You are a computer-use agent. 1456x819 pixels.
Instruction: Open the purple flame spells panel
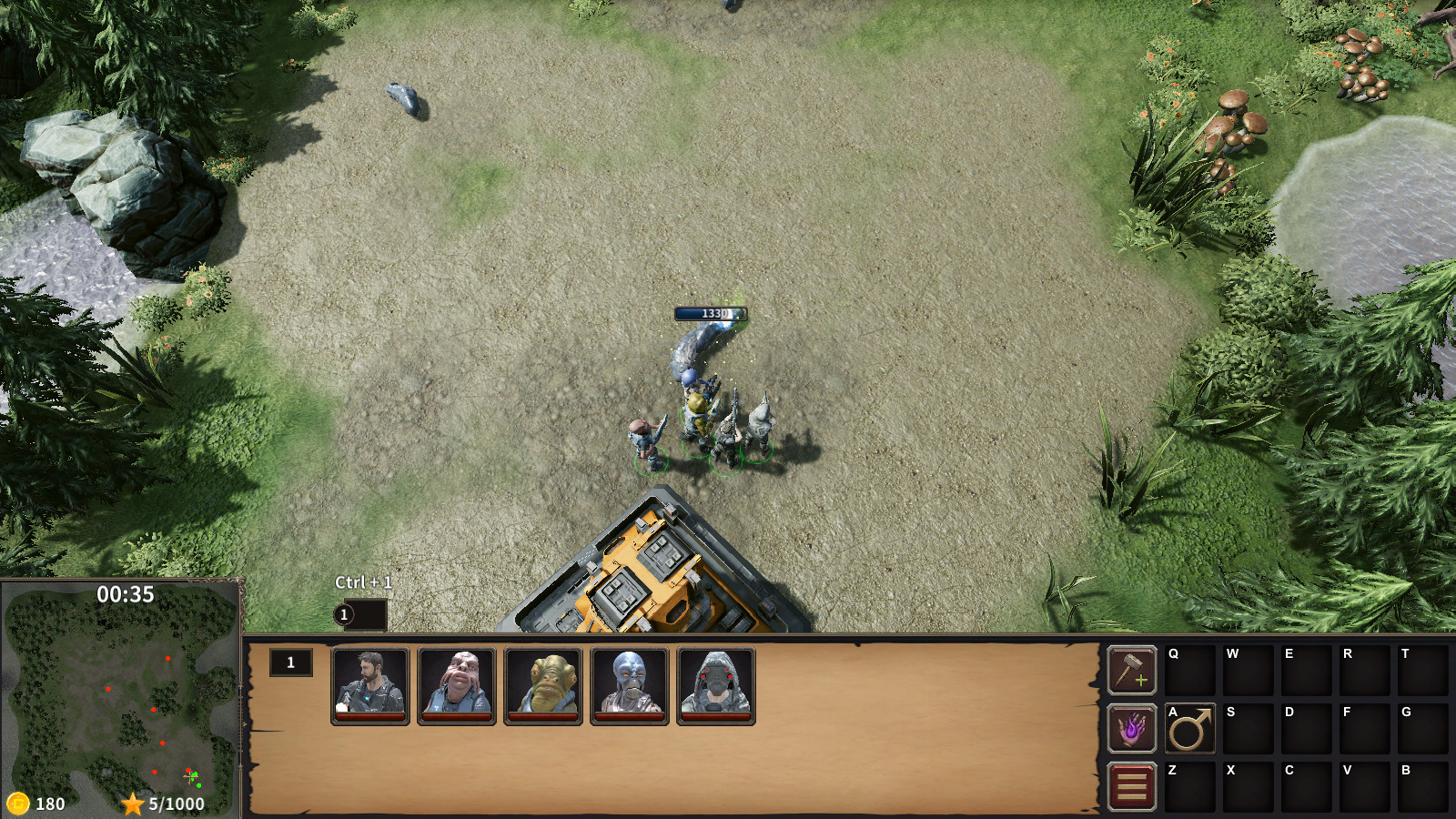1132,729
